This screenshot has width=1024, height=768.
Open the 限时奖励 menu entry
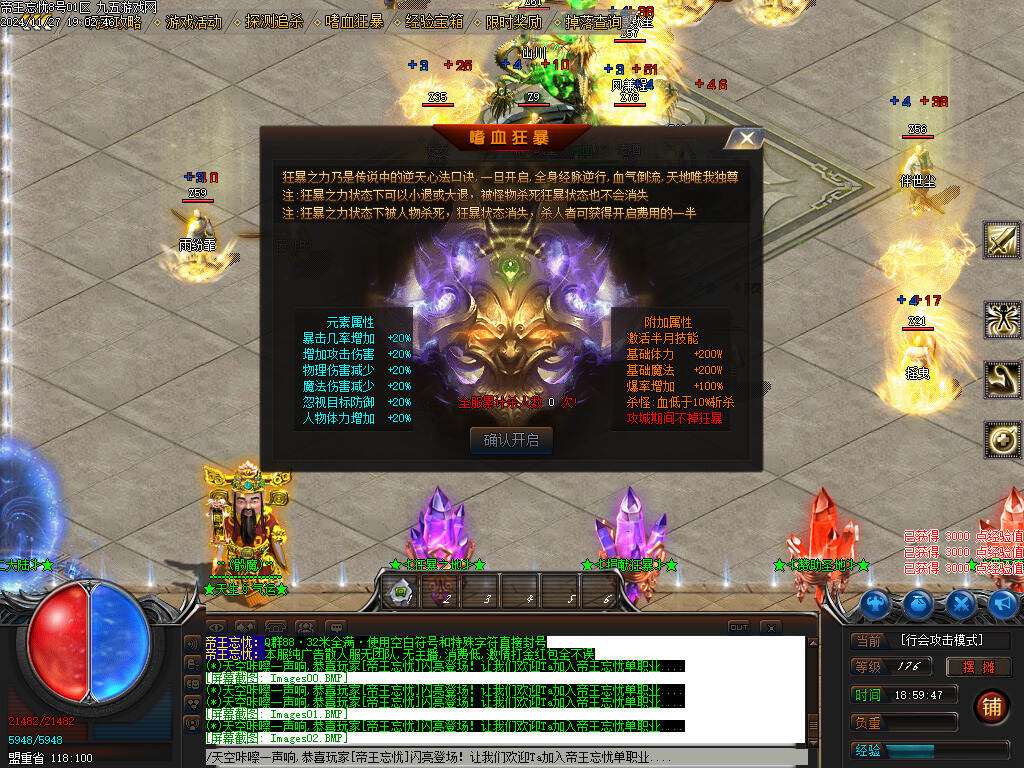[x=514, y=22]
